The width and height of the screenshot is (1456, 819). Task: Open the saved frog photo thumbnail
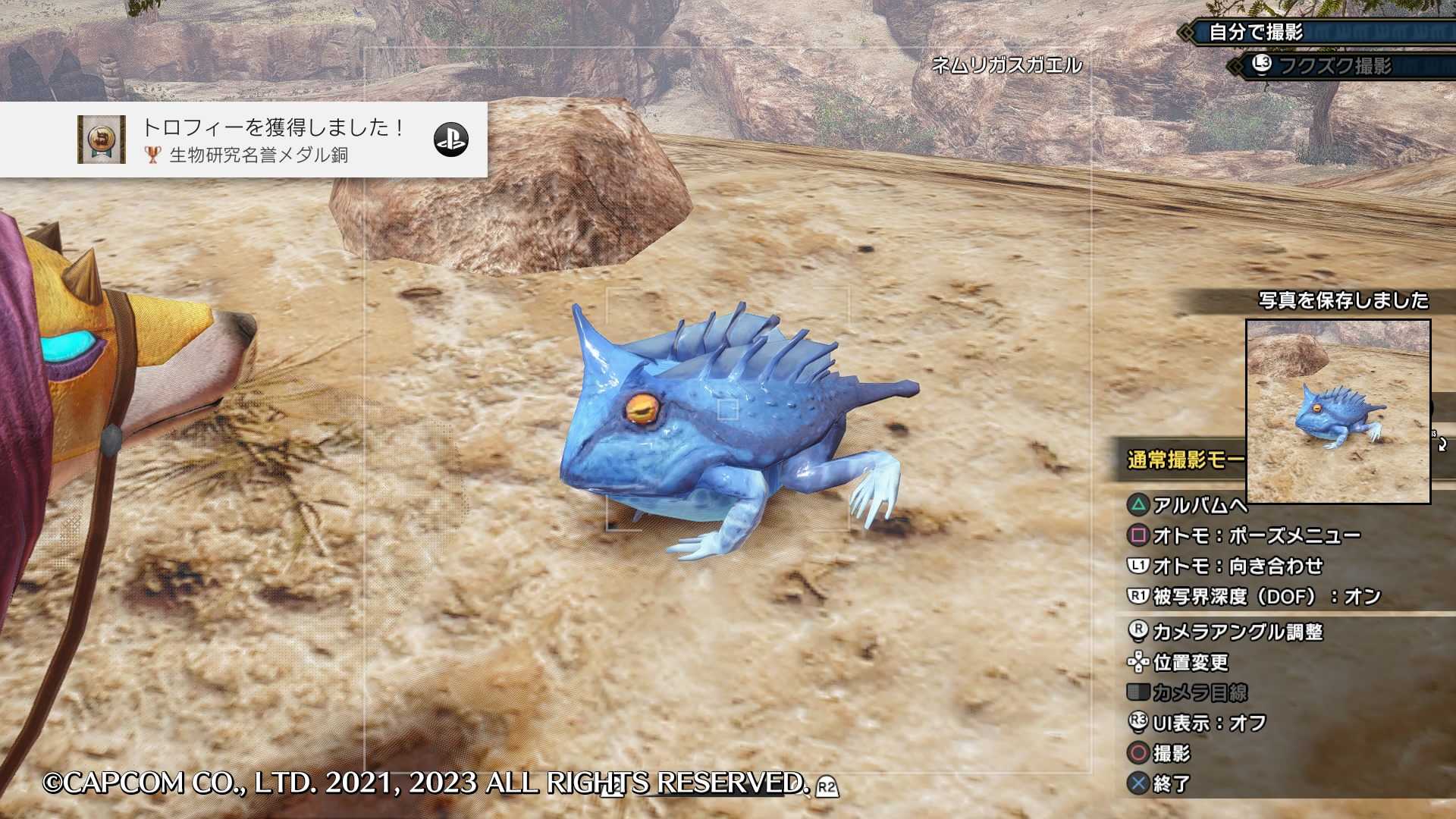[x=1338, y=412]
